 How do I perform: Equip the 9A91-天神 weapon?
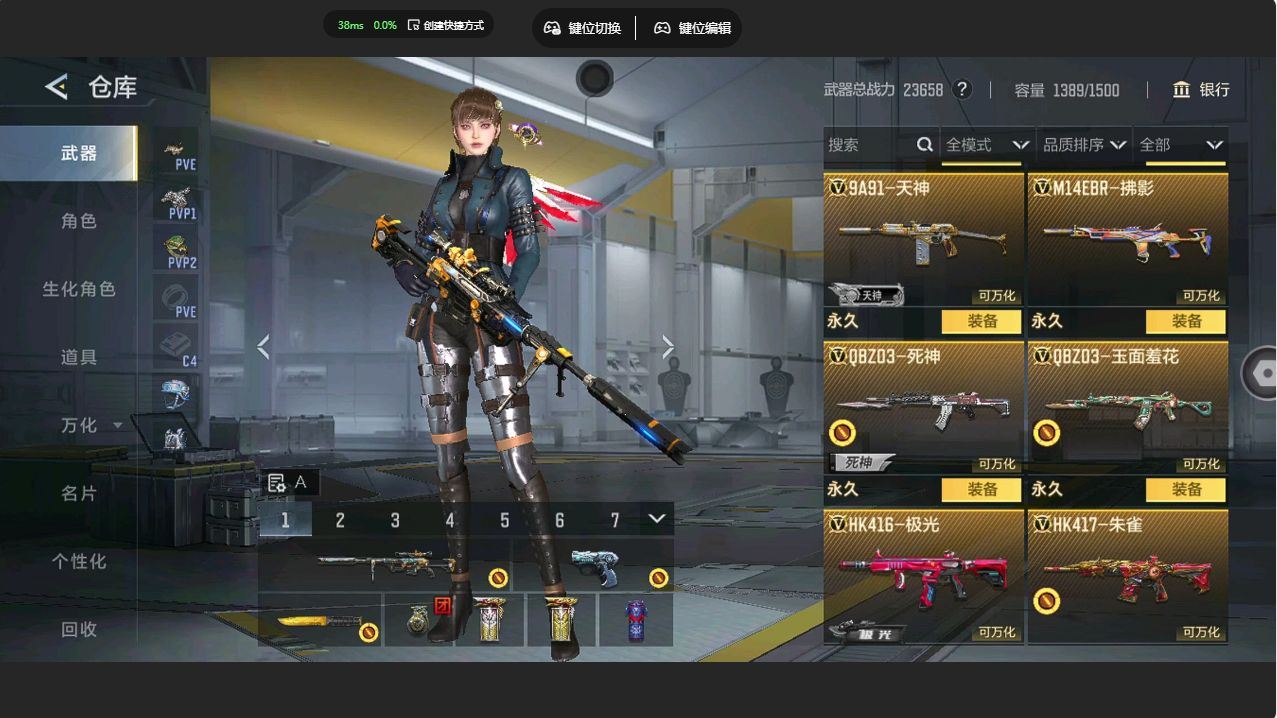(982, 321)
